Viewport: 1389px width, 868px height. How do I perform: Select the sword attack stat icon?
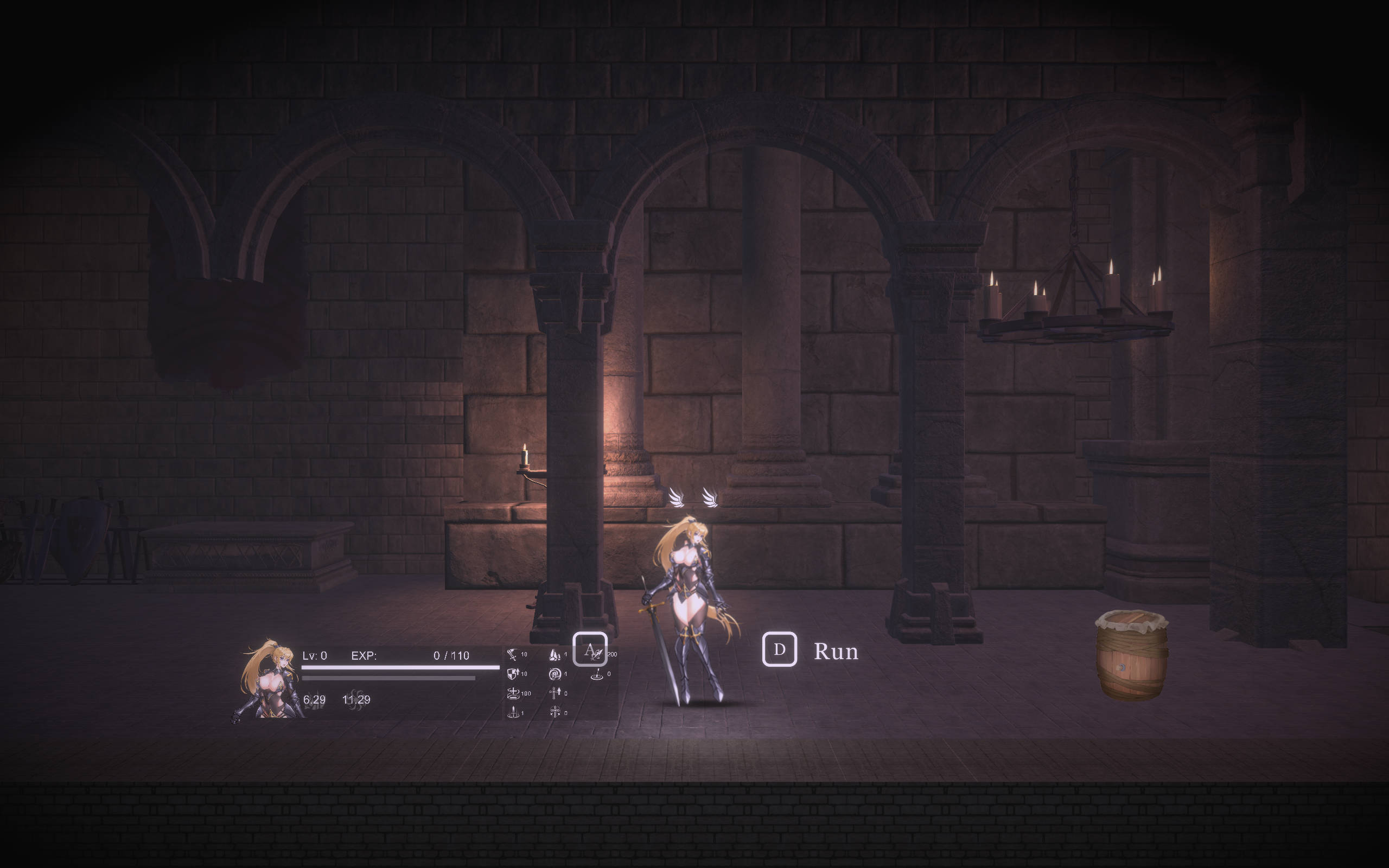pyautogui.click(x=512, y=655)
